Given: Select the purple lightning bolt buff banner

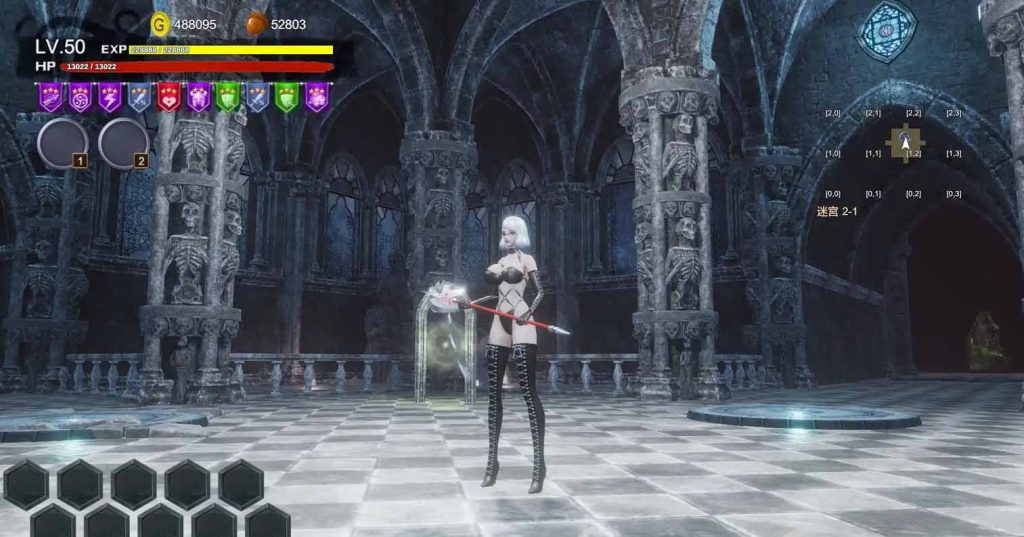Looking at the screenshot, I should tap(110, 96).
